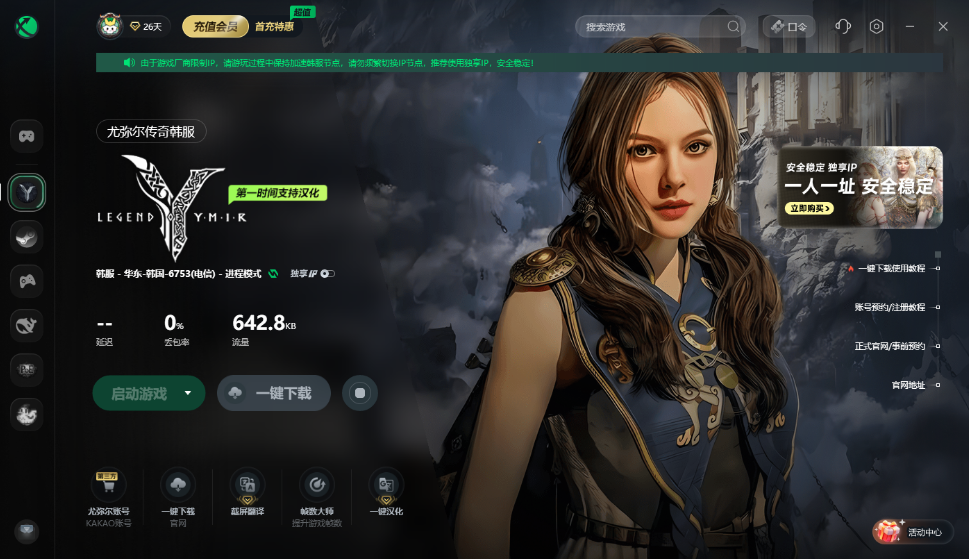The width and height of the screenshot is (969, 559).
Task: Select the 截屏翻译 screenshot translation tool
Action: 247,494
